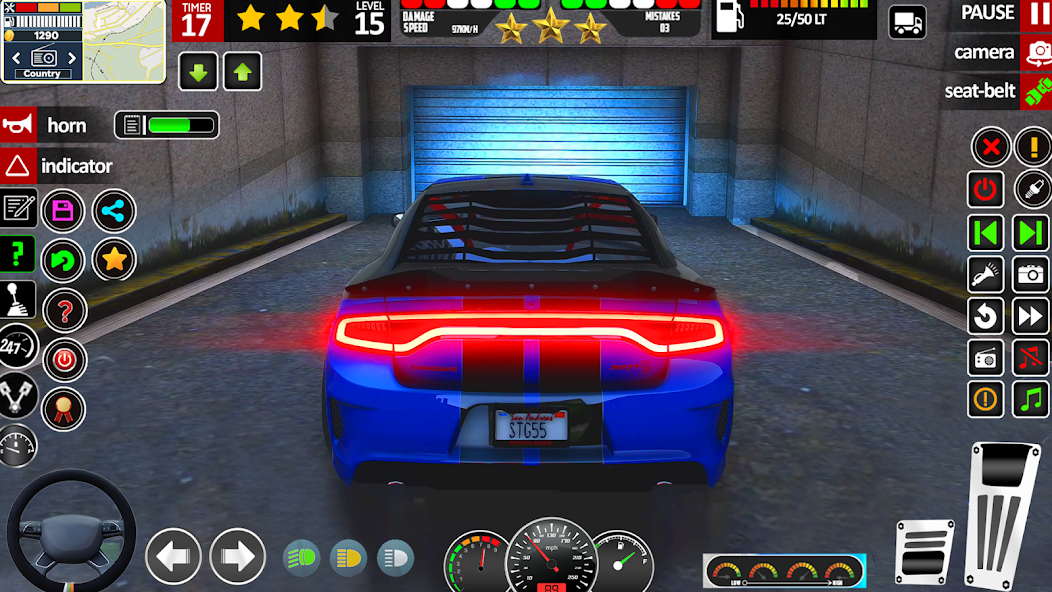Turn on the hazard indicator button
Viewport: 1052px width, 592px height.
pos(58,166)
